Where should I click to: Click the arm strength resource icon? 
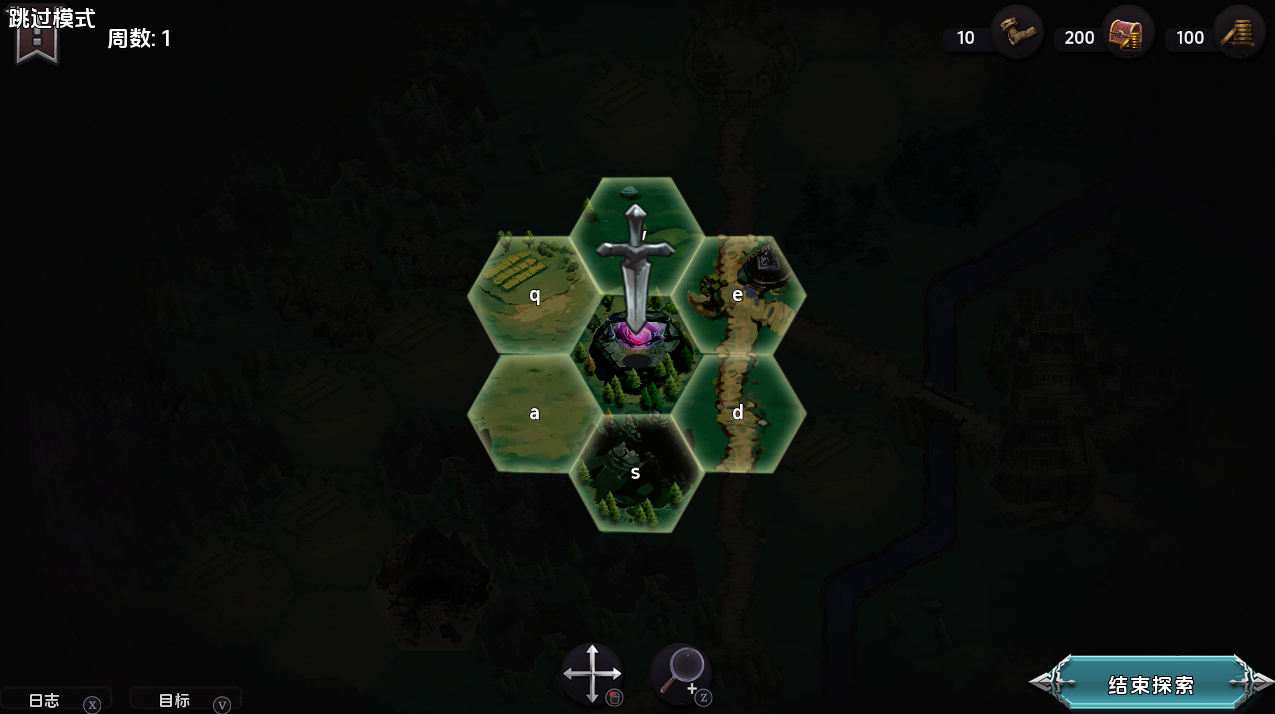[1017, 33]
